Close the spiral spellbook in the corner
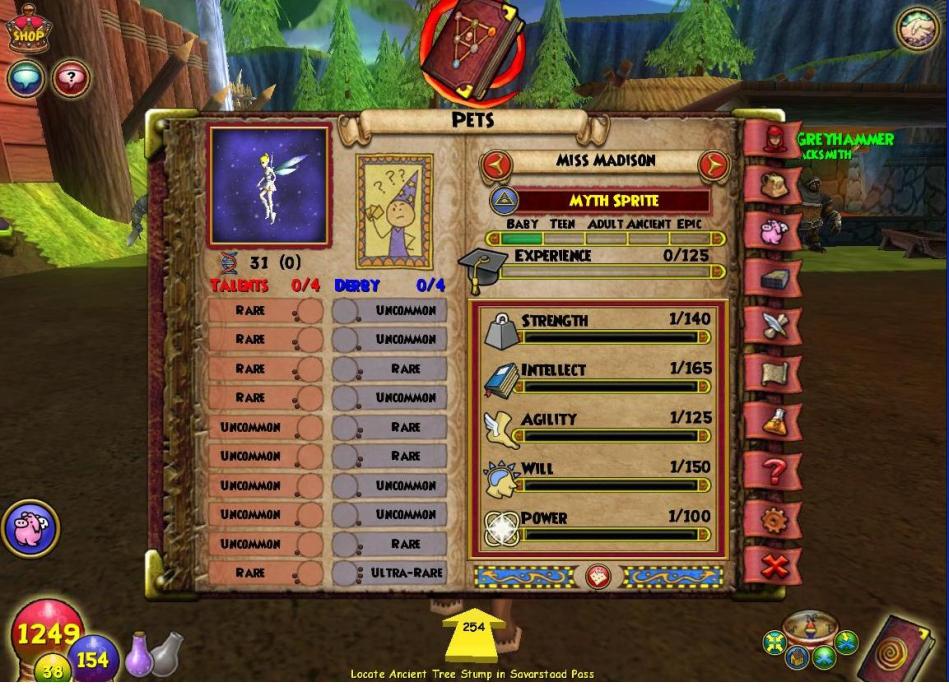 click(905, 653)
